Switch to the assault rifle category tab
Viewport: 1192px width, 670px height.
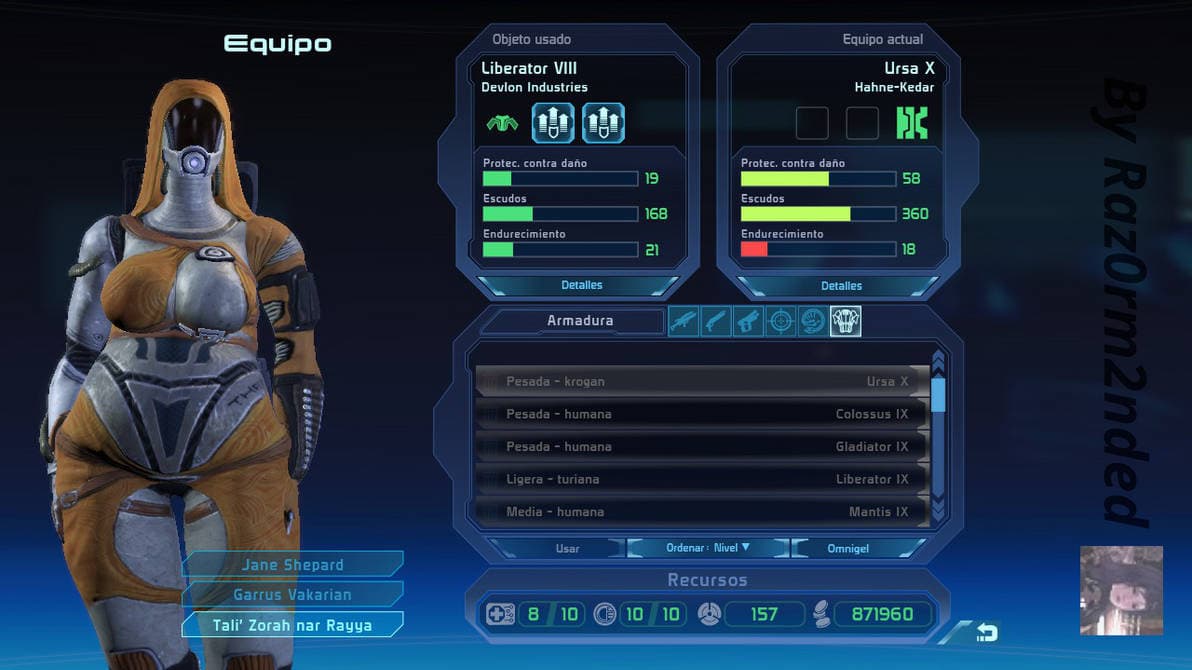pos(683,321)
